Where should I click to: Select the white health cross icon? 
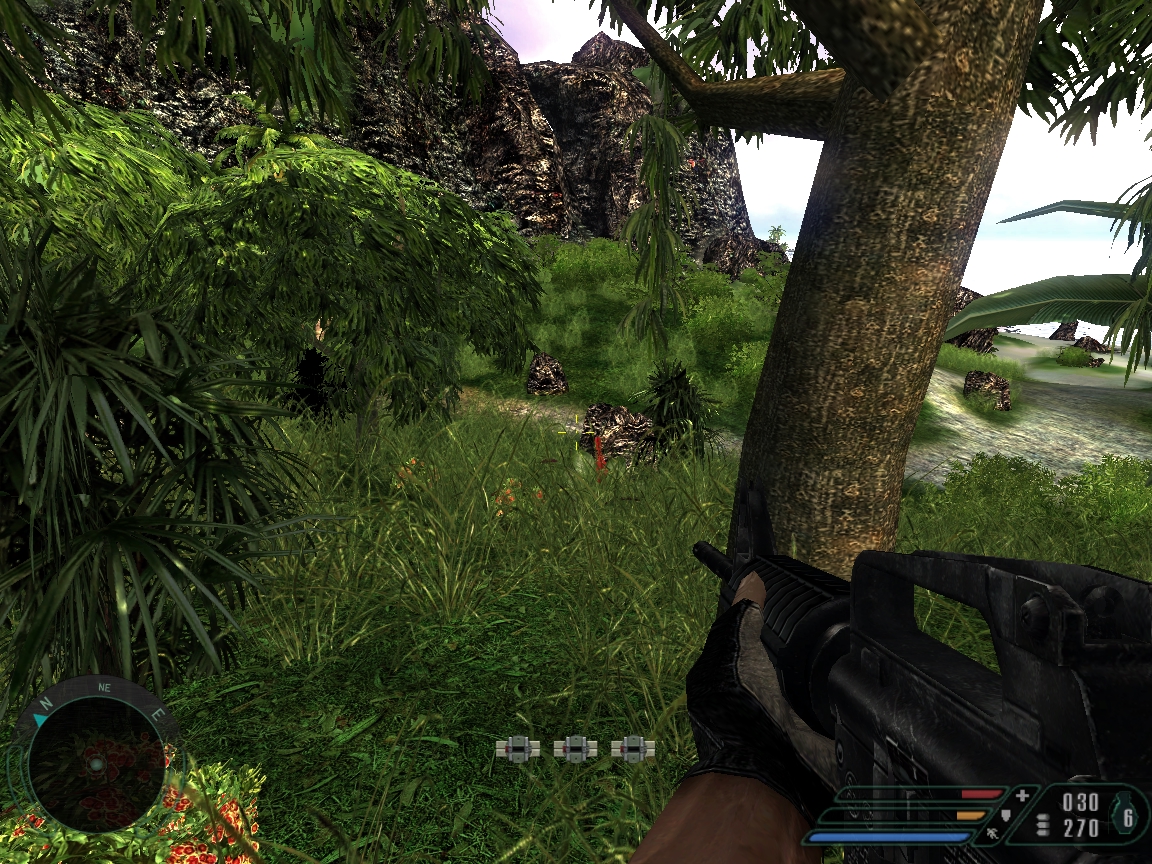[1022, 796]
